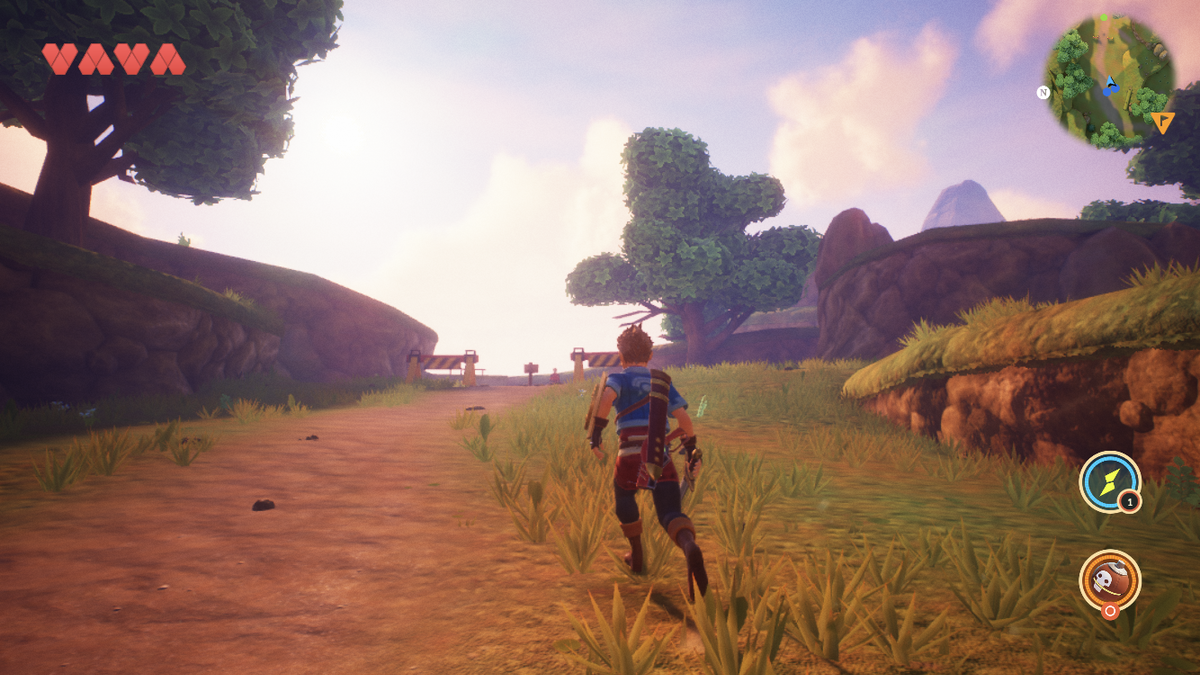Select the north 'N' compass marker

1043,92
